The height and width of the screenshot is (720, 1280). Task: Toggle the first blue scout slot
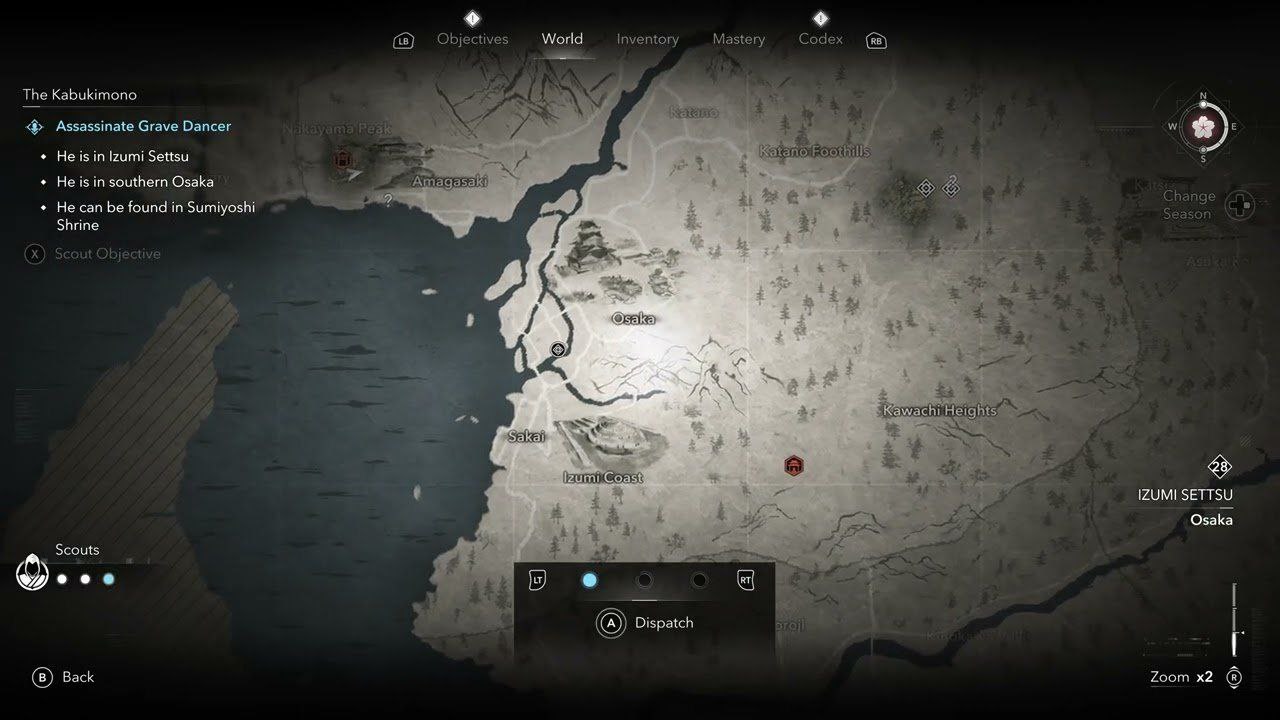590,580
